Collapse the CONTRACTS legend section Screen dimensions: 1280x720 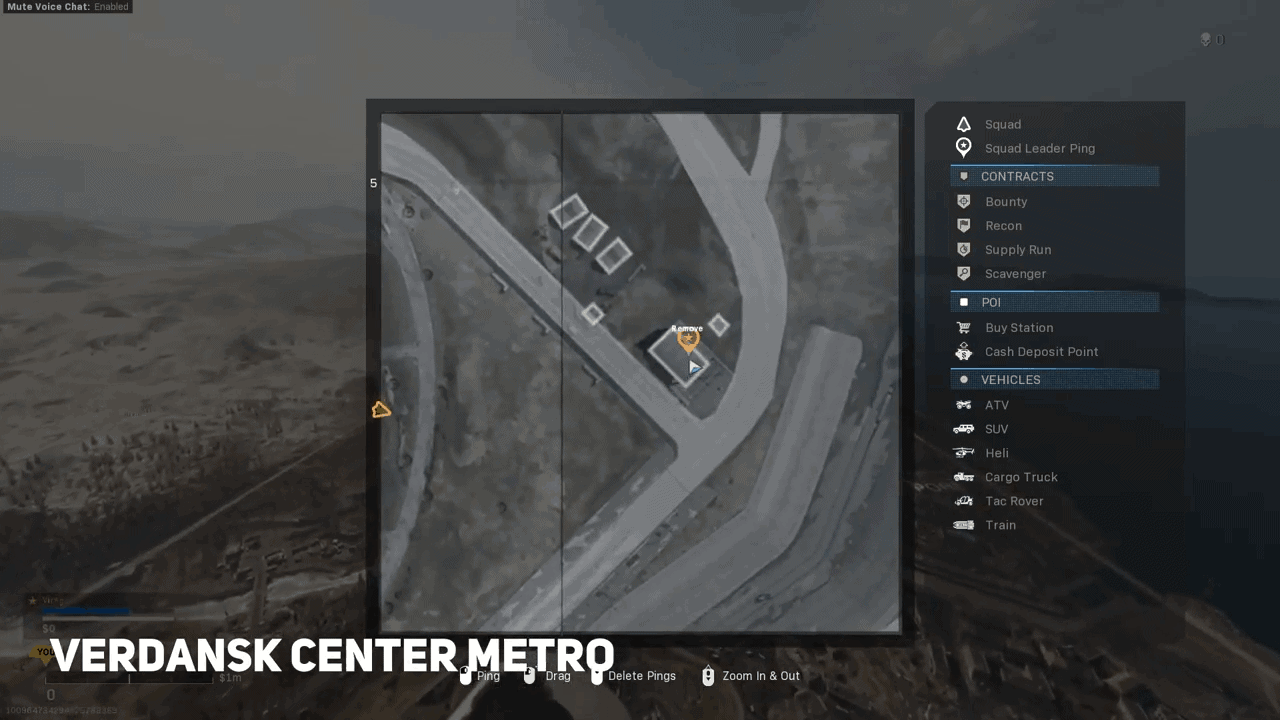pyautogui.click(x=1054, y=176)
